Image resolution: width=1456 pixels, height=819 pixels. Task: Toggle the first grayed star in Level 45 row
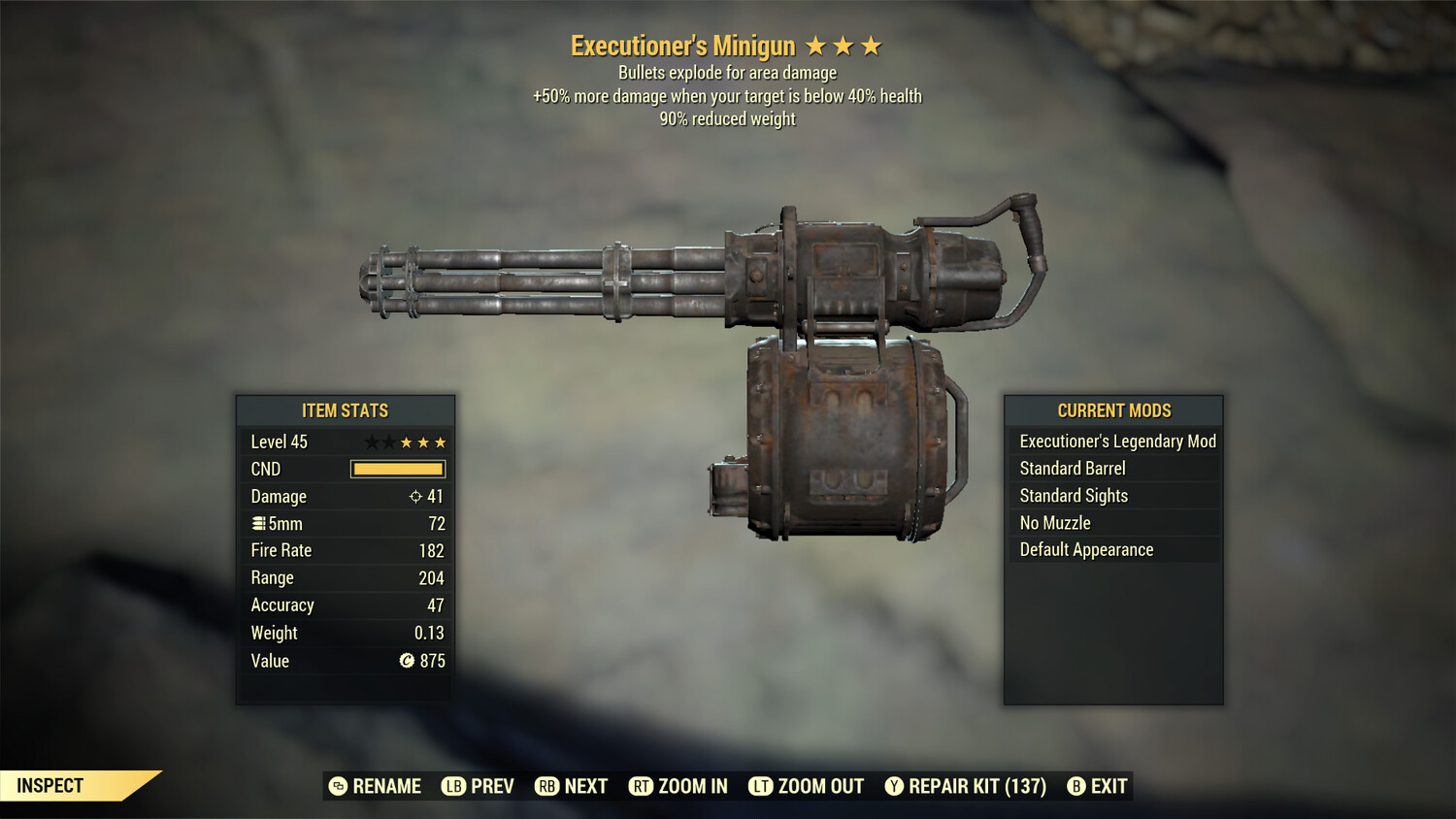(x=369, y=442)
